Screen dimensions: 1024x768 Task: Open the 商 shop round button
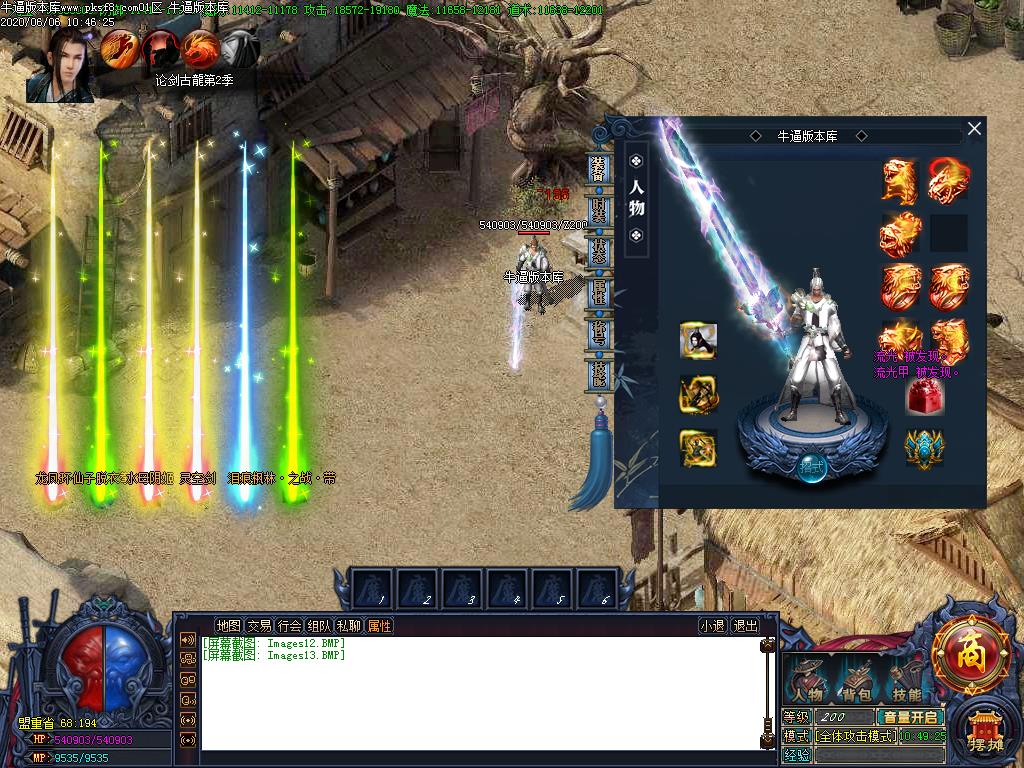click(x=970, y=656)
